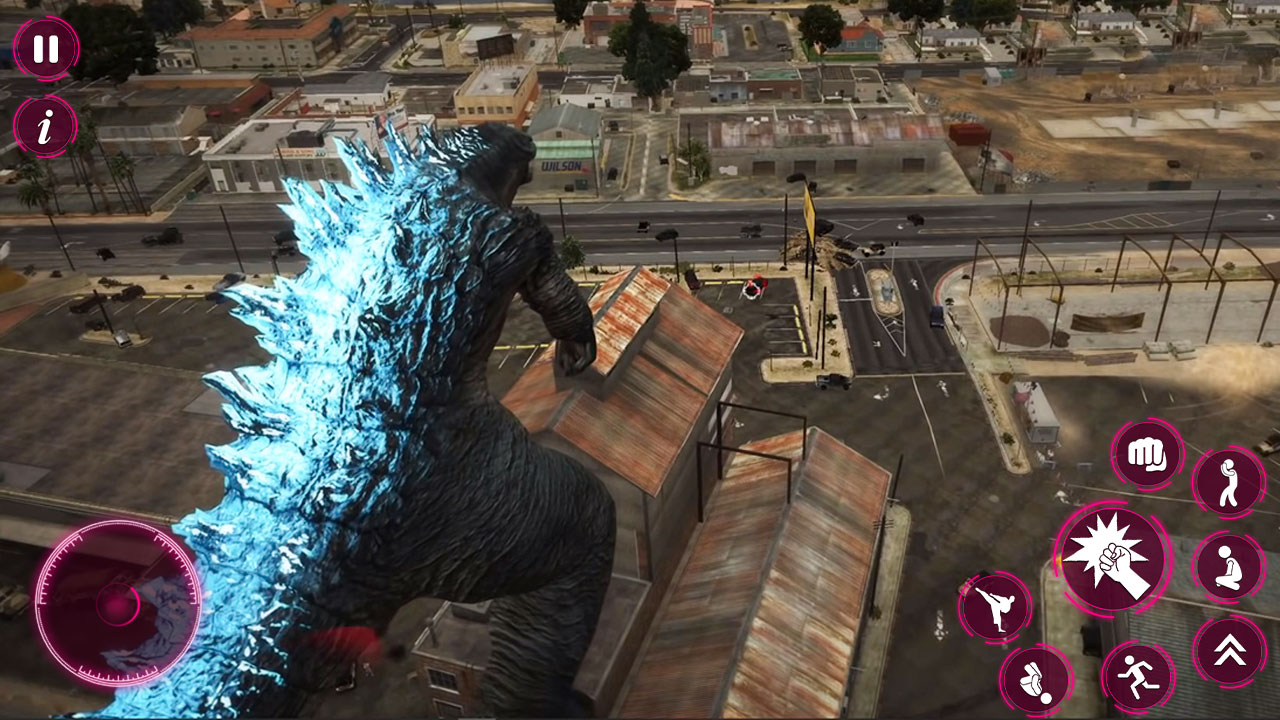Select the punch attack fist icon
Viewport: 1280px width, 720px height.
tap(1147, 454)
